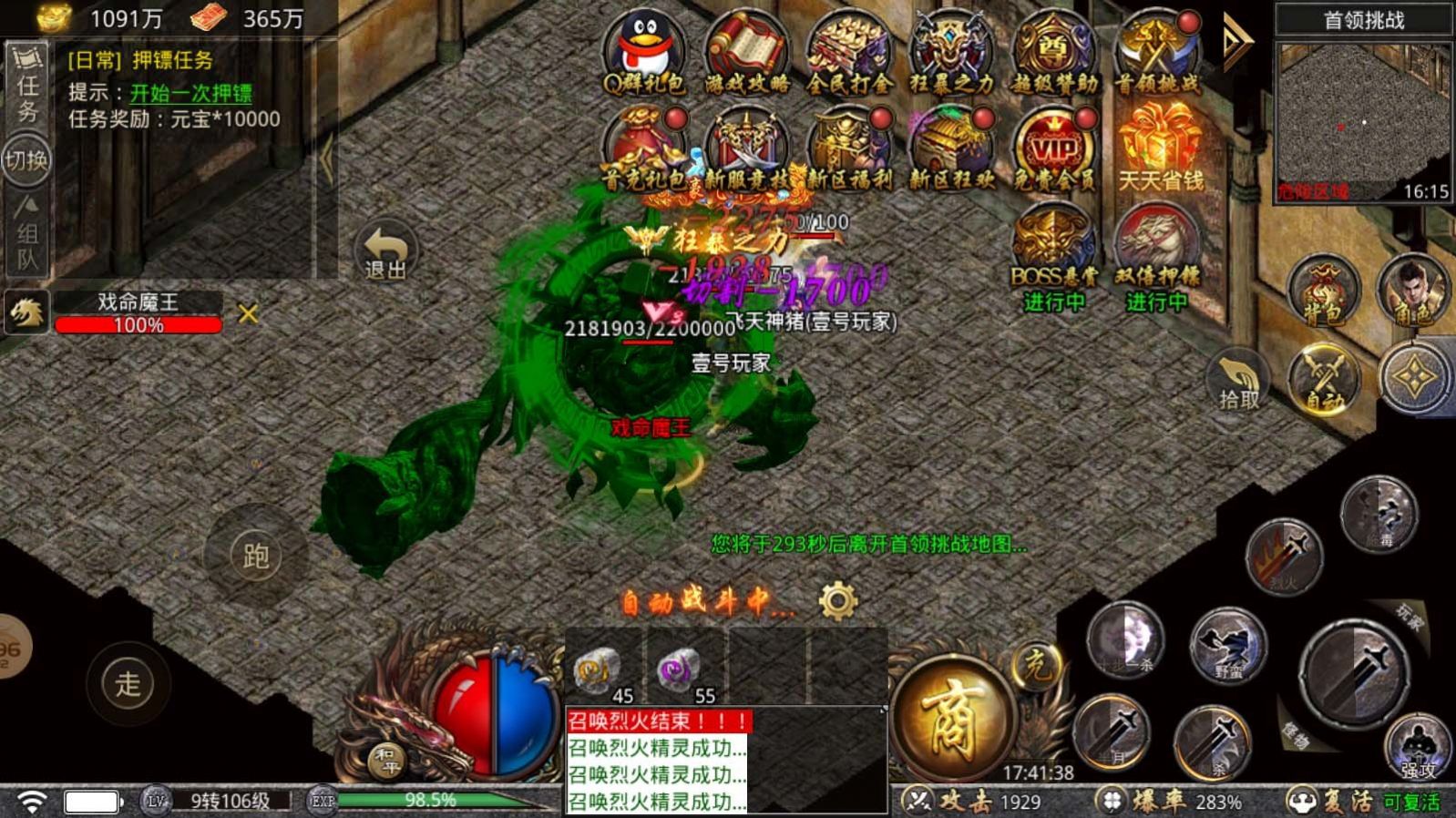Follow the 开始一次押镖 quest link
The height and width of the screenshot is (818, 1456).
(190, 93)
